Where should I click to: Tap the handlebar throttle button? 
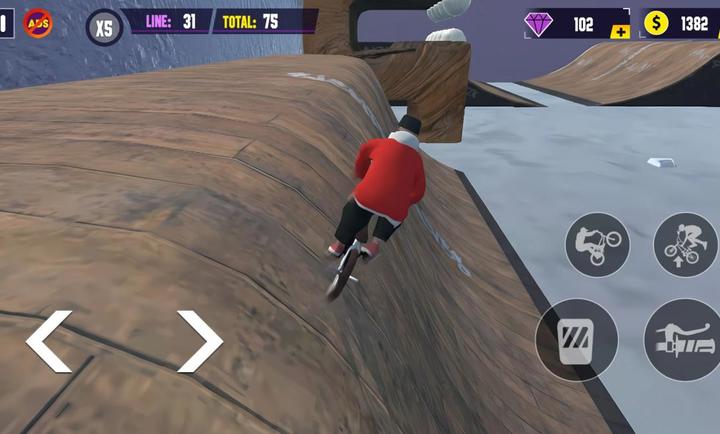684,340
